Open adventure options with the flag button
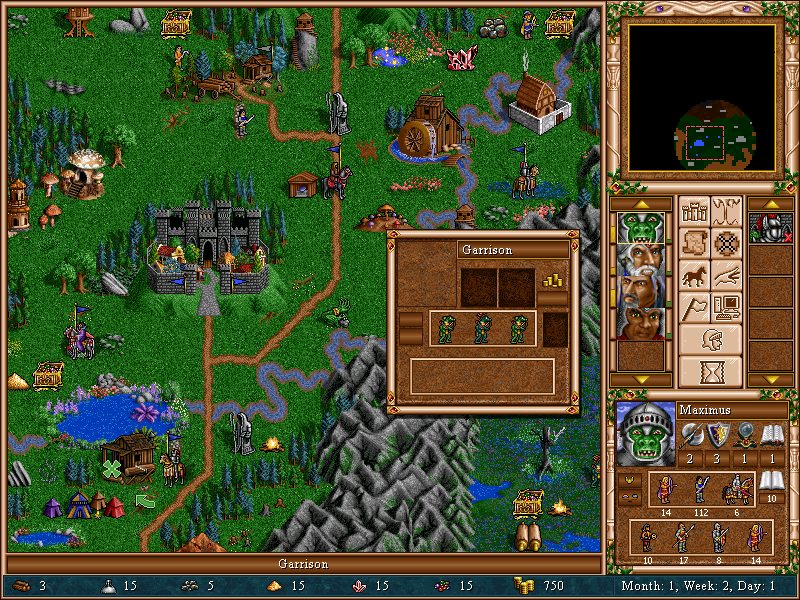The width and height of the screenshot is (800, 600). (x=694, y=306)
